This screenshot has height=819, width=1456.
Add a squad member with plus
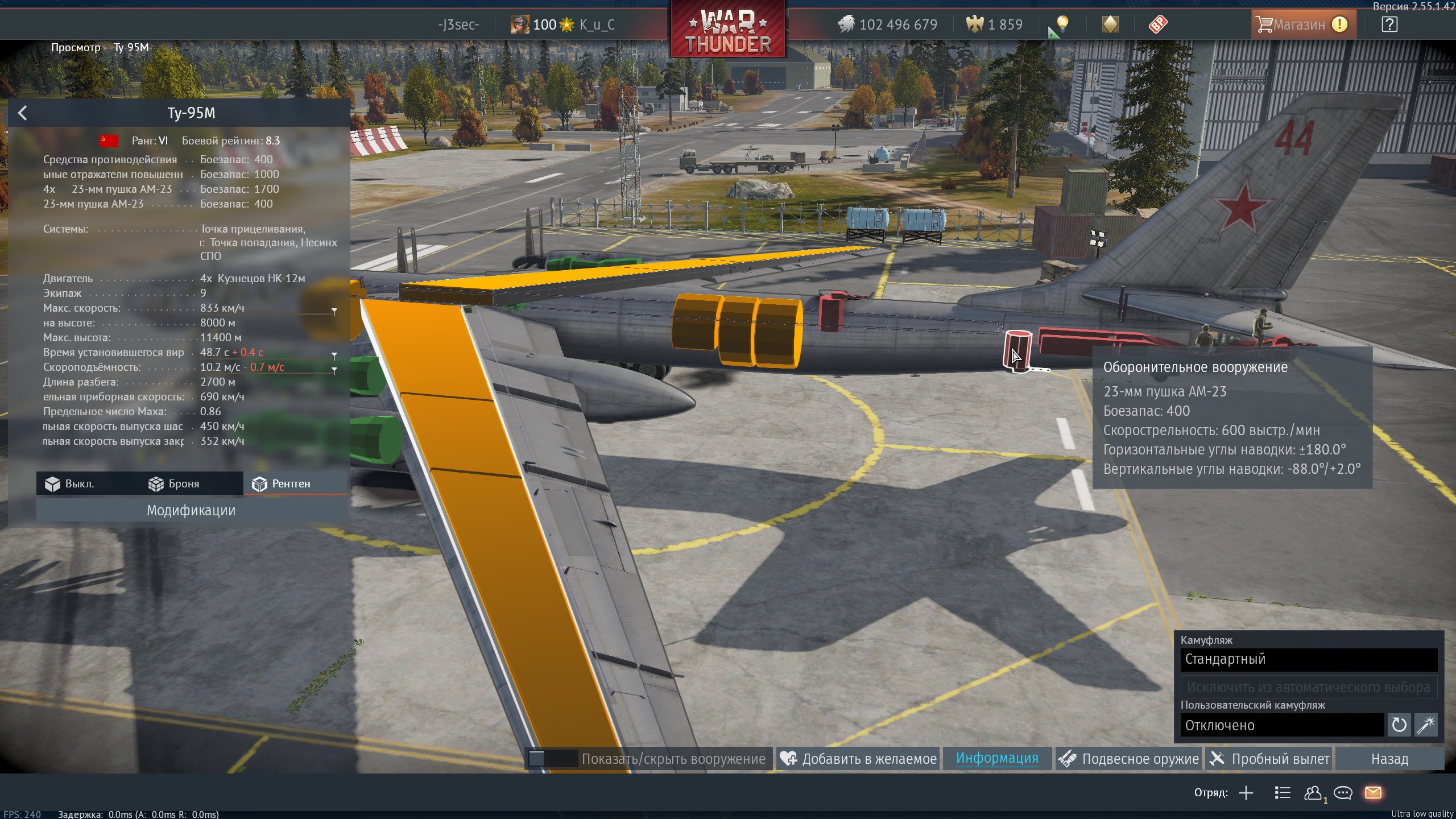pos(1246,793)
